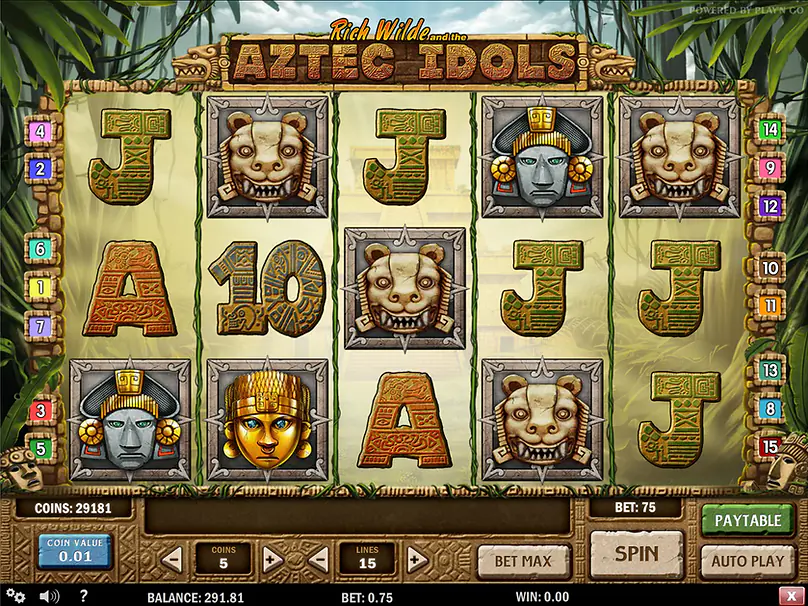The width and height of the screenshot is (808, 606).
Task: Set the bet to maximum with Bet Max
Action: 523,561
